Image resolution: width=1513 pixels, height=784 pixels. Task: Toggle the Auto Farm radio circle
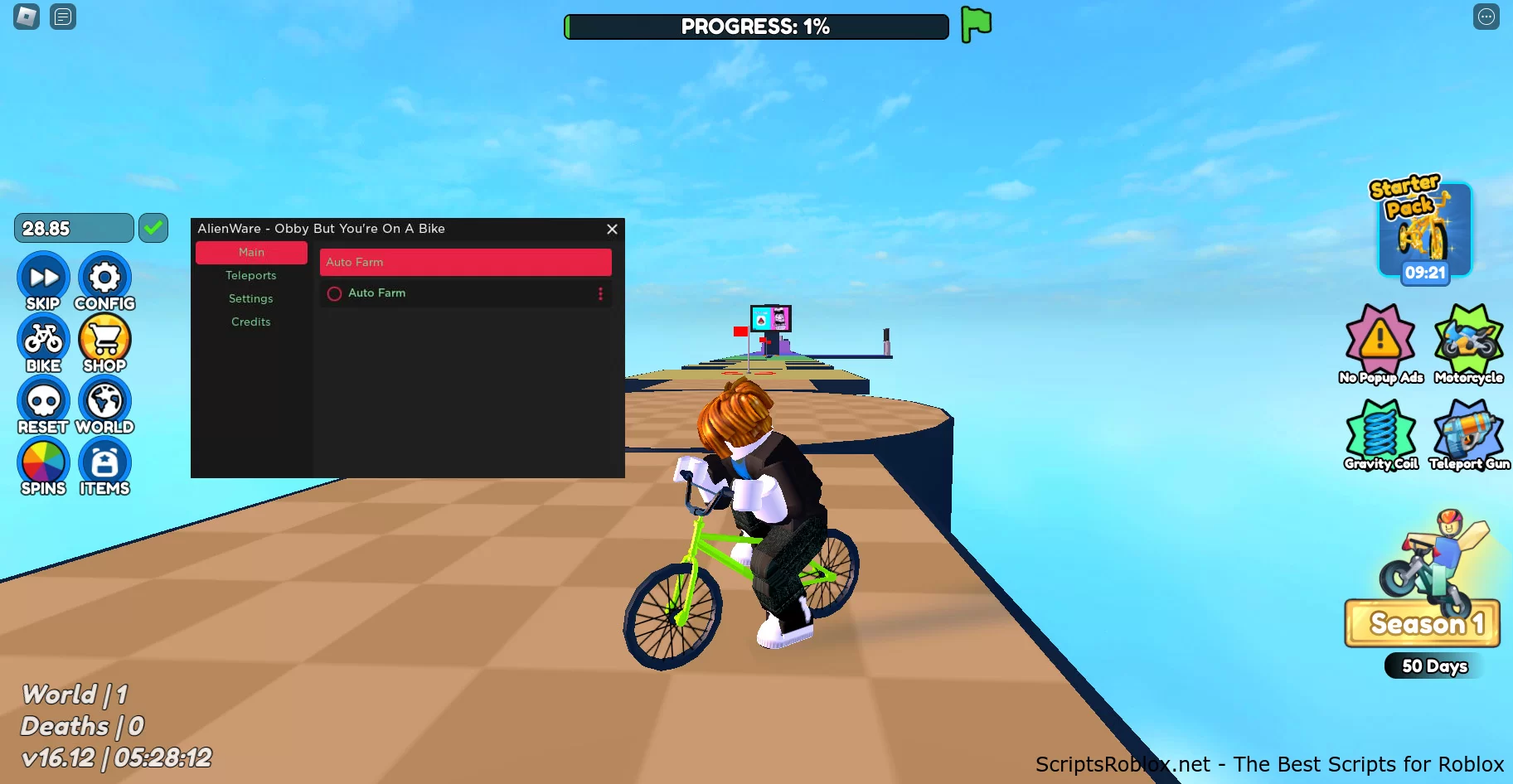(x=334, y=293)
